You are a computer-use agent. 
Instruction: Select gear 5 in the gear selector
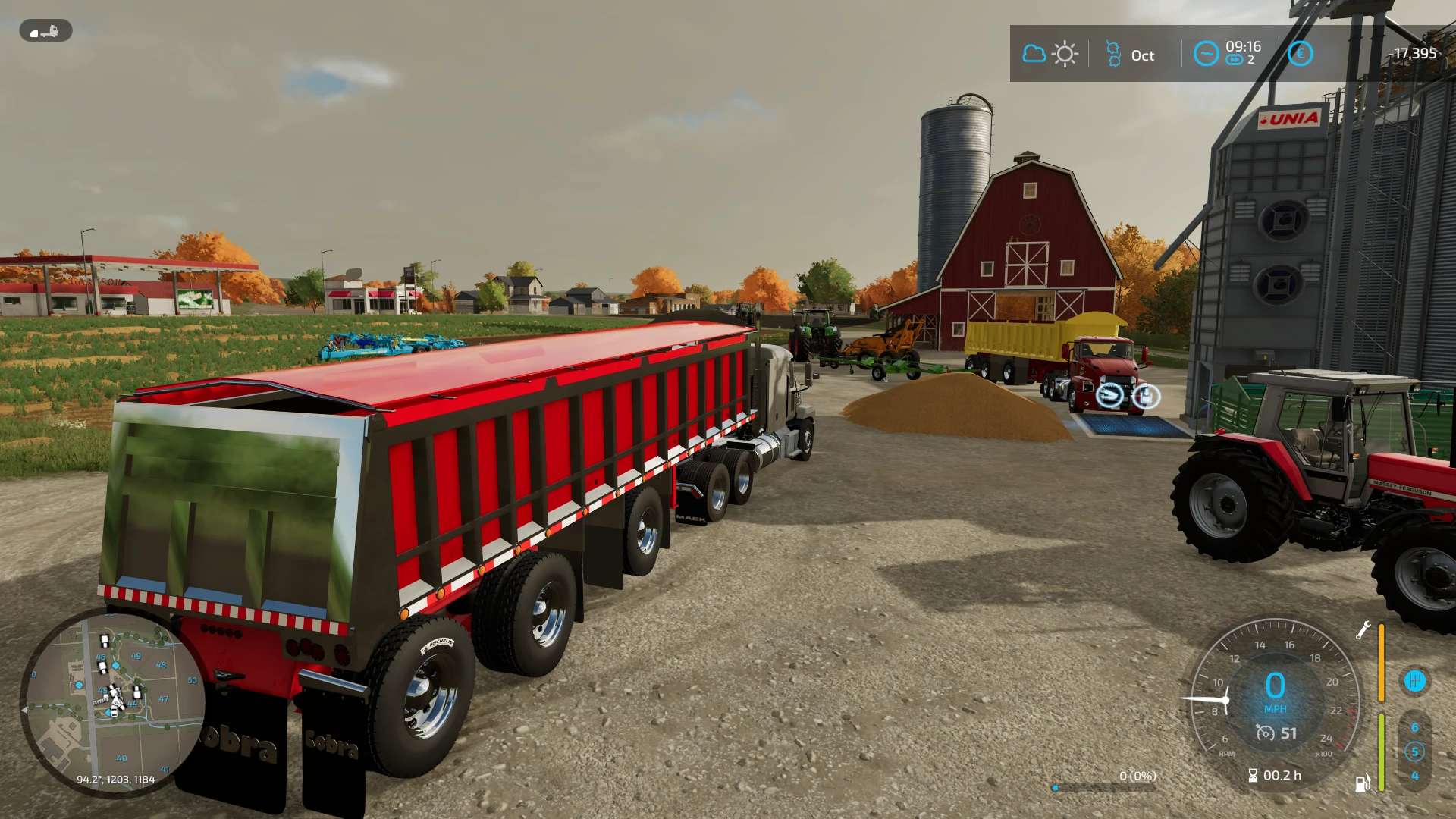click(1414, 752)
